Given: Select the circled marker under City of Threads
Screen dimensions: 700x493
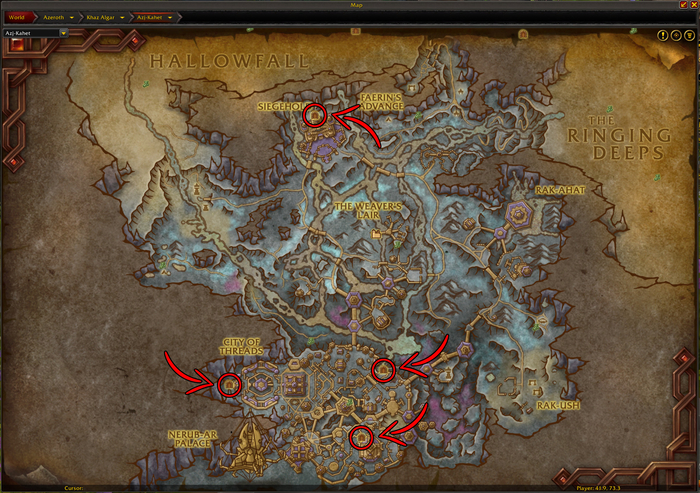Looking at the screenshot, I should (x=229, y=384).
